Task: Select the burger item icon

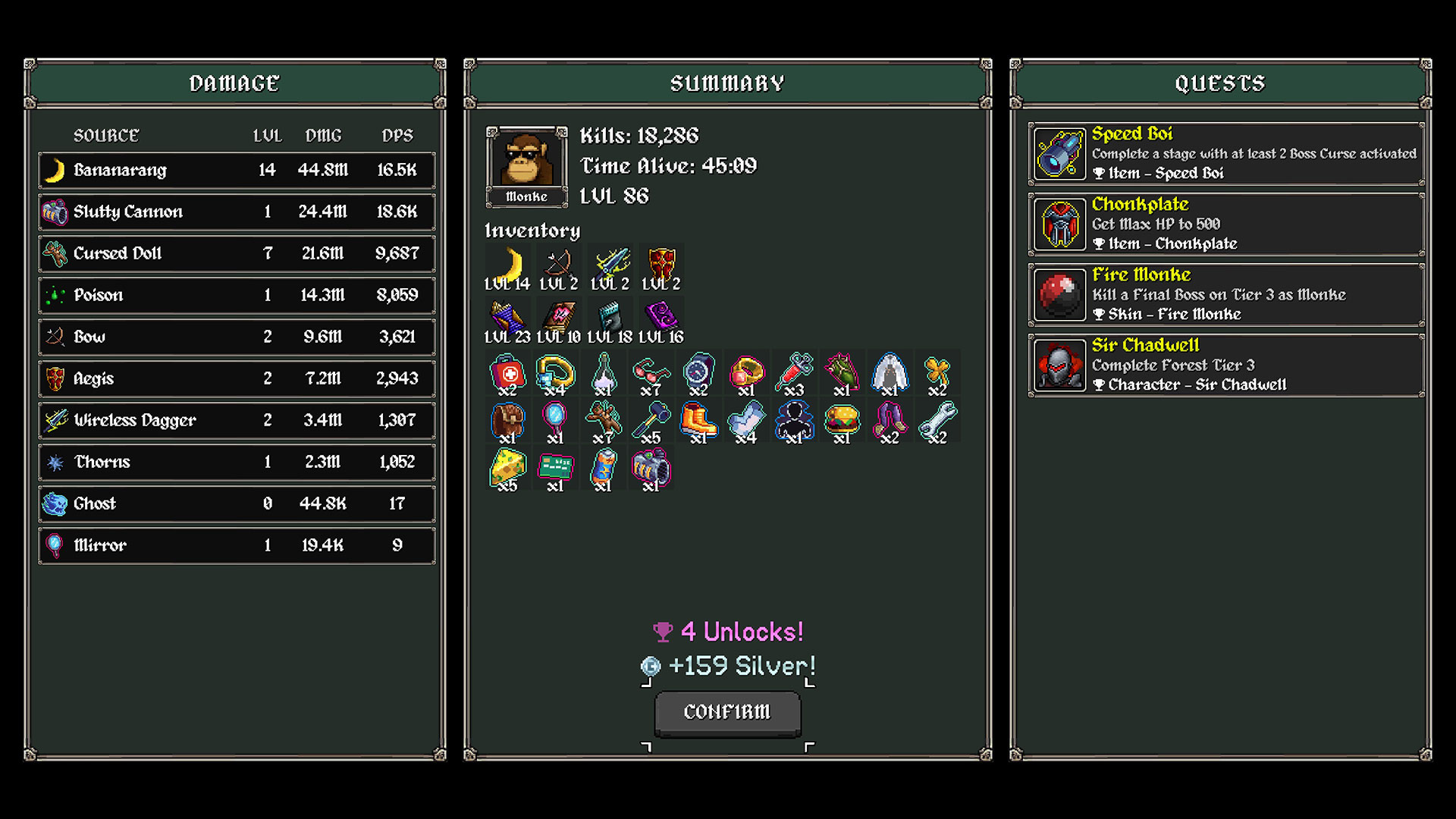Action: [842, 420]
